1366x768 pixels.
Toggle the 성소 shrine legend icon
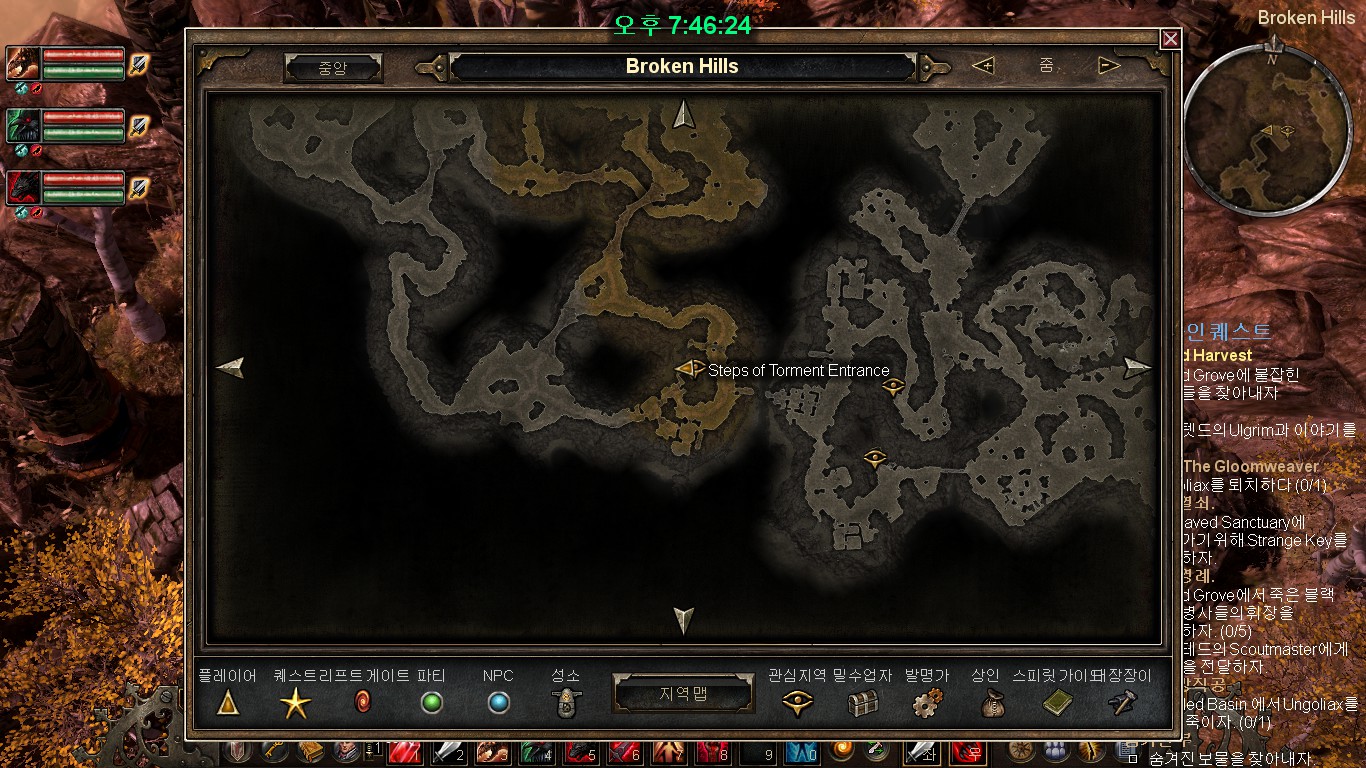(567, 703)
